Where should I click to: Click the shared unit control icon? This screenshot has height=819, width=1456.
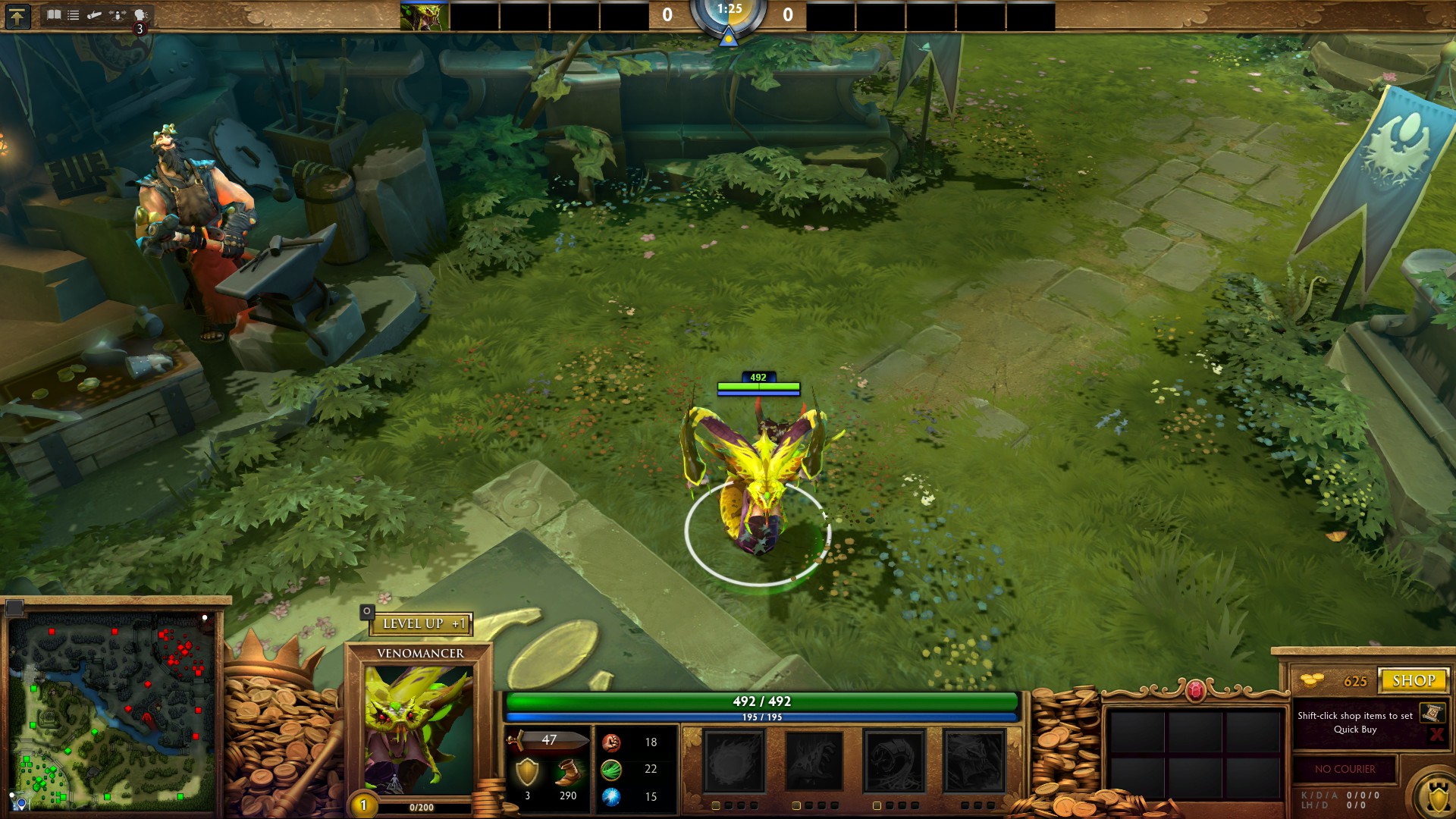coord(118,14)
